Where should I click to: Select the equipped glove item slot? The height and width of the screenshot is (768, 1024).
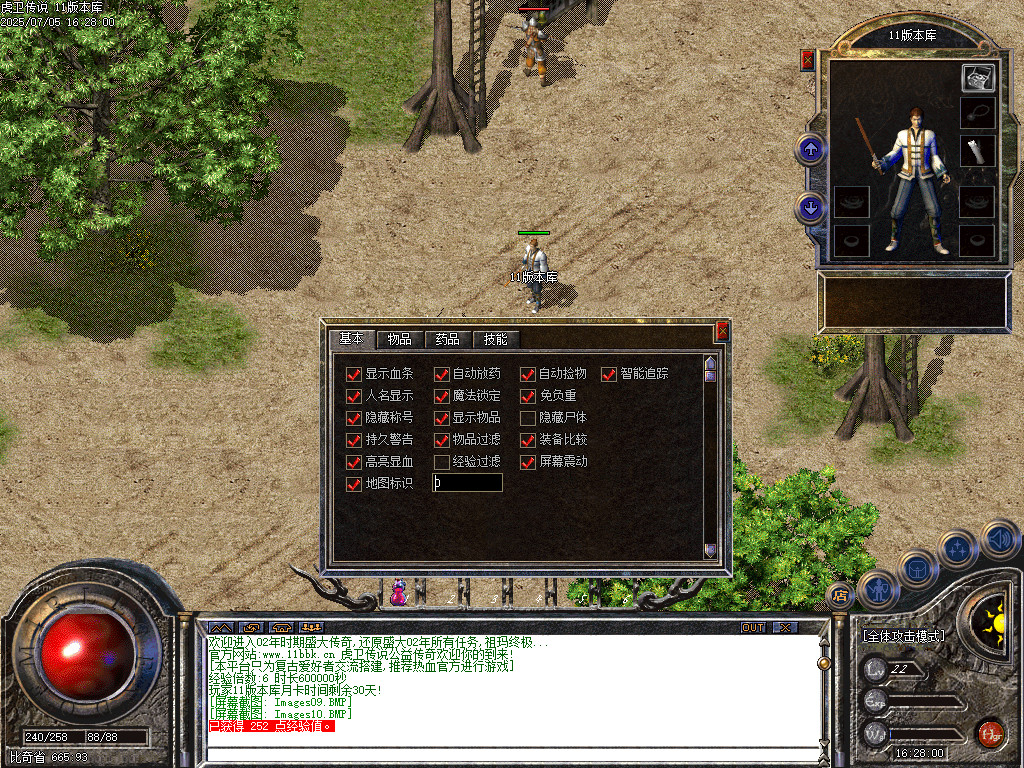coord(977,151)
